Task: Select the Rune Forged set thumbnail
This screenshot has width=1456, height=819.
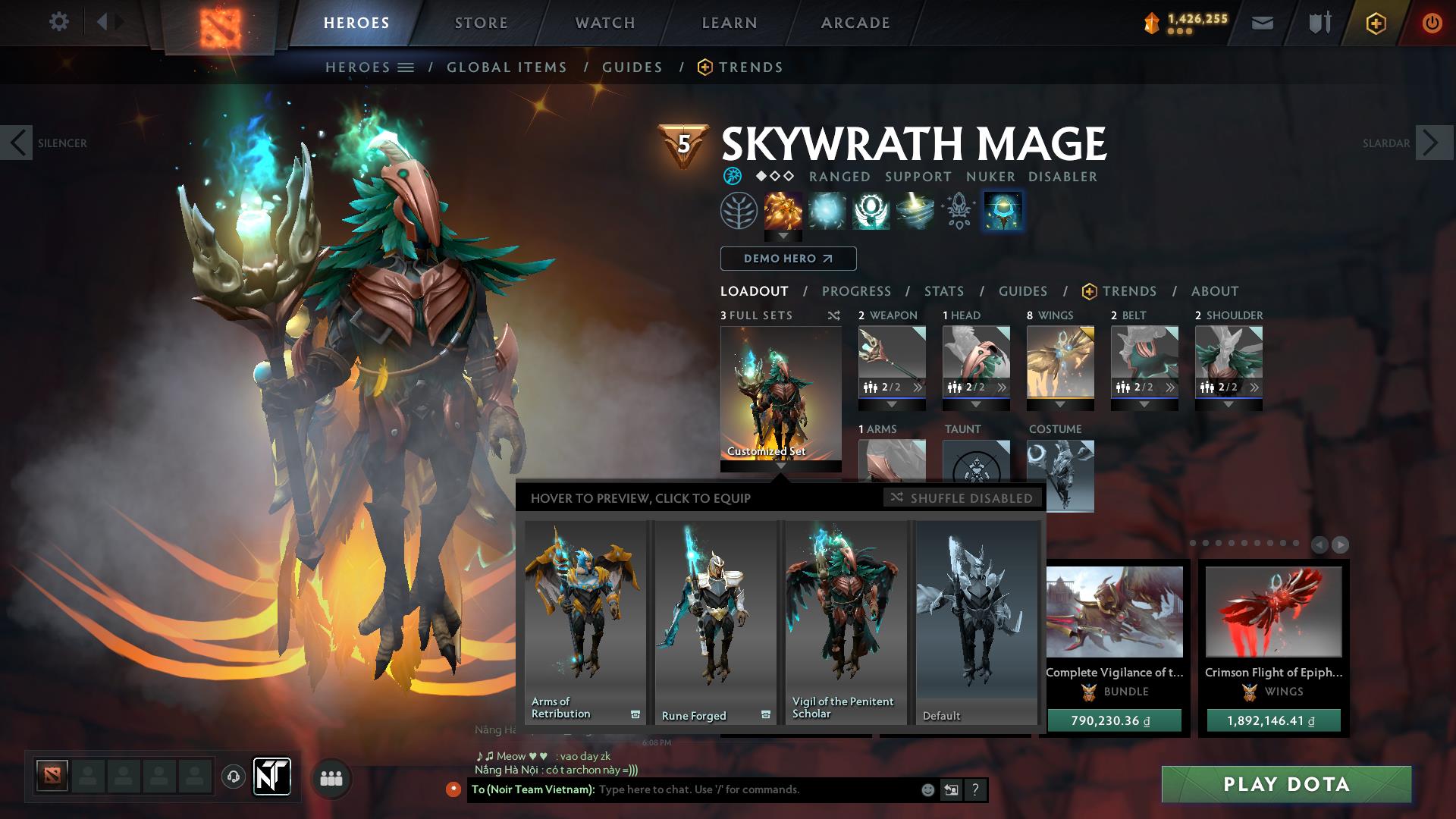Action: pos(714,622)
